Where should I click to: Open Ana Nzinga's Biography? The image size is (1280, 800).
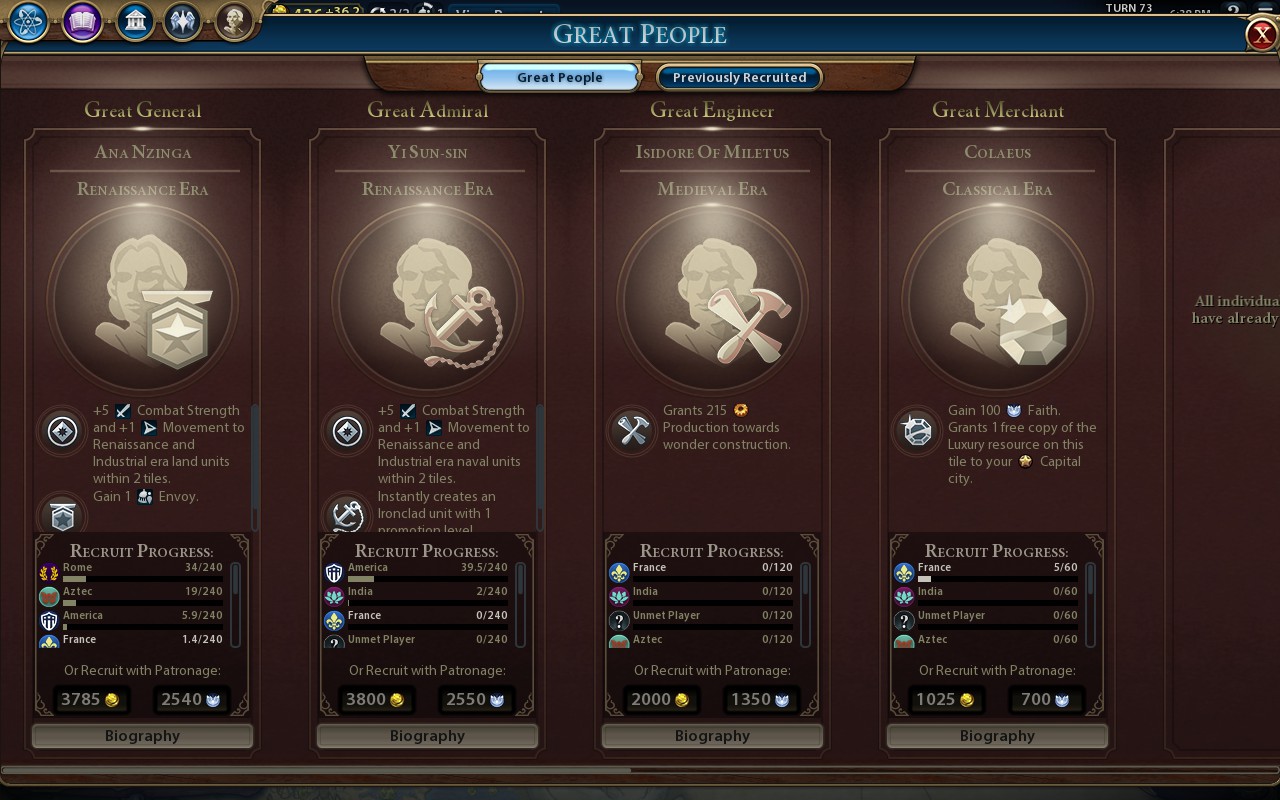pos(142,736)
